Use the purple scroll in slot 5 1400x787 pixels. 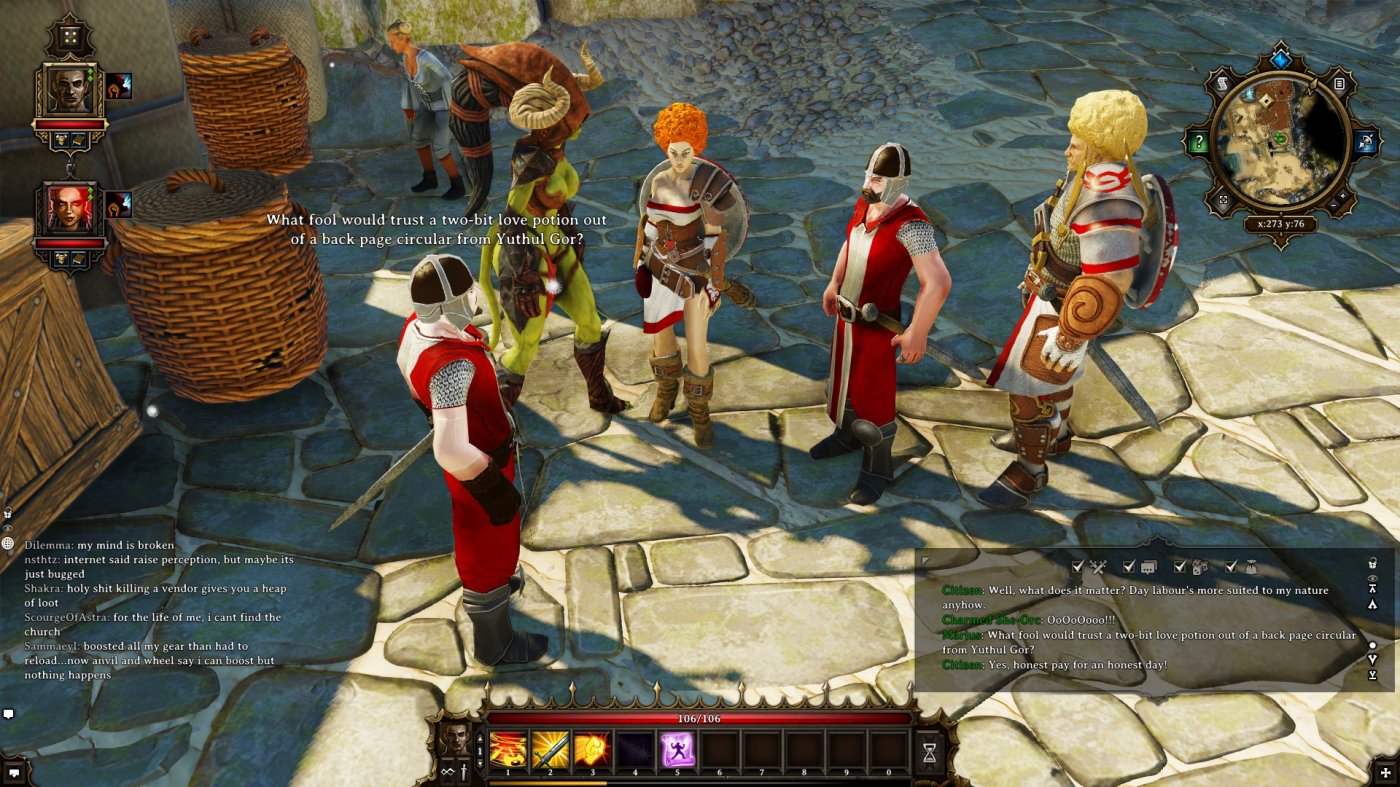(677, 750)
